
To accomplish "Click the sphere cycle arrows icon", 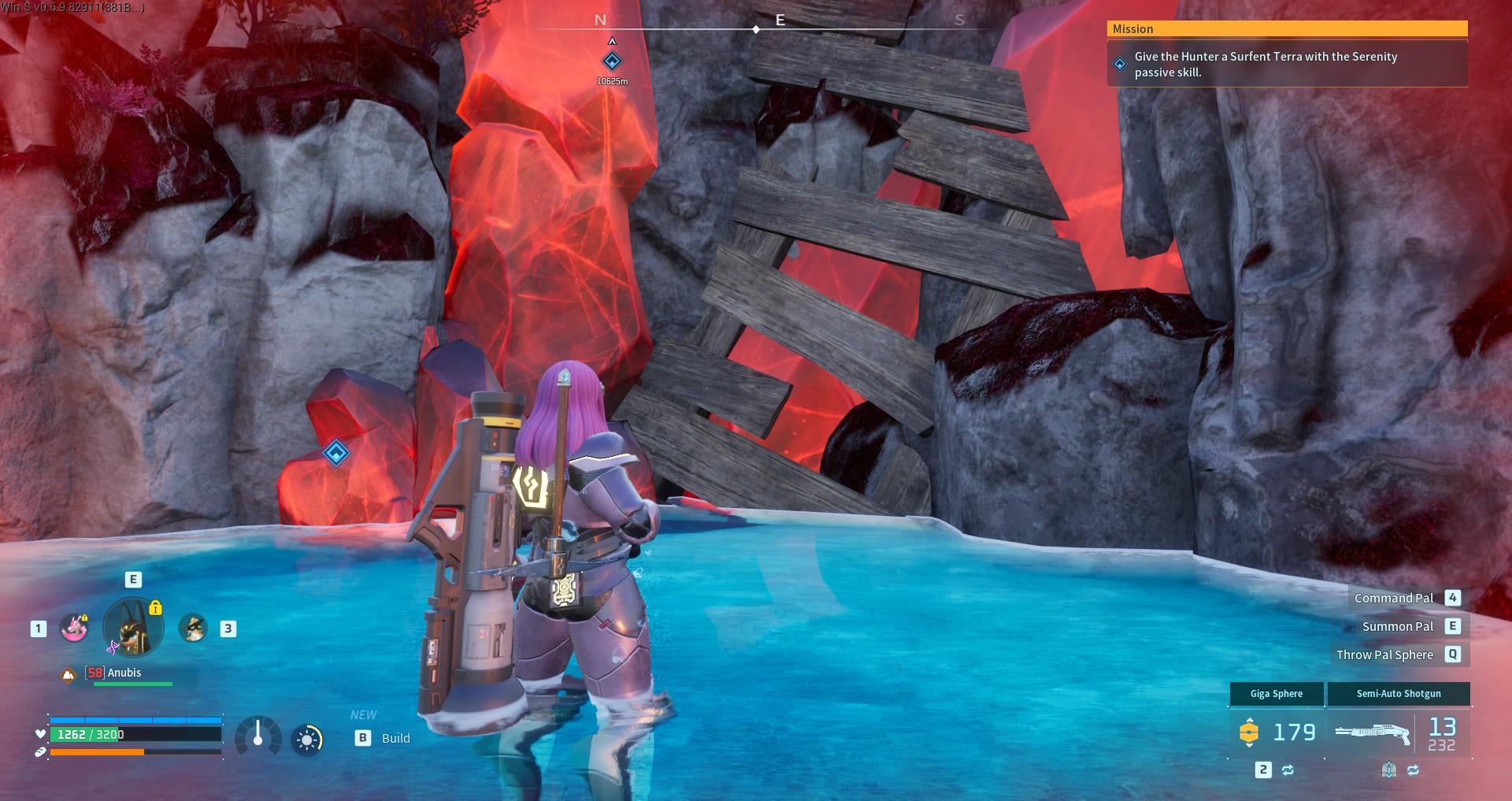I will pyautogui.click(x=1288, y=769).
